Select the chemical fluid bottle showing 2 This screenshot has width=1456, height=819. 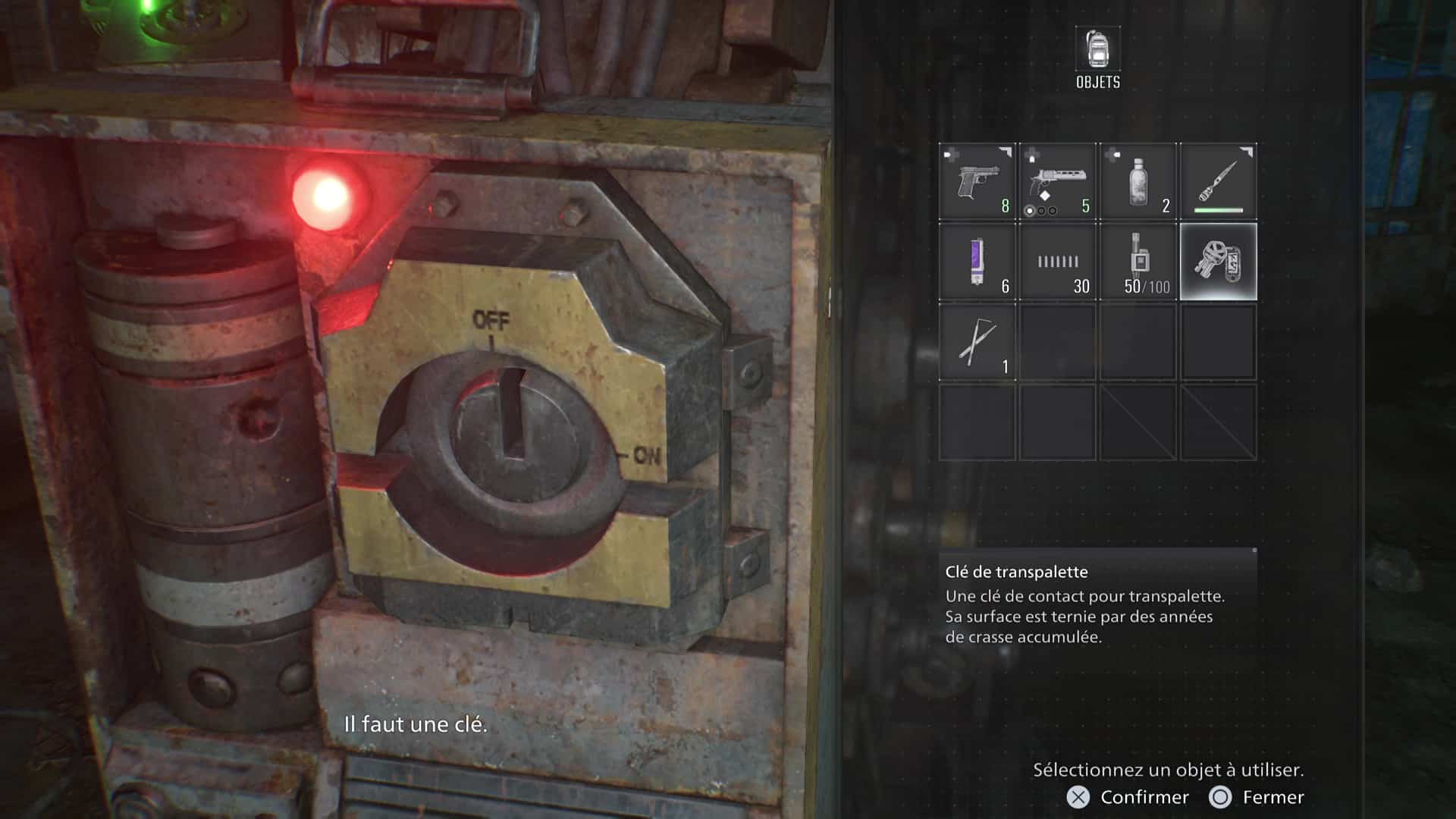coord(1138,180)
